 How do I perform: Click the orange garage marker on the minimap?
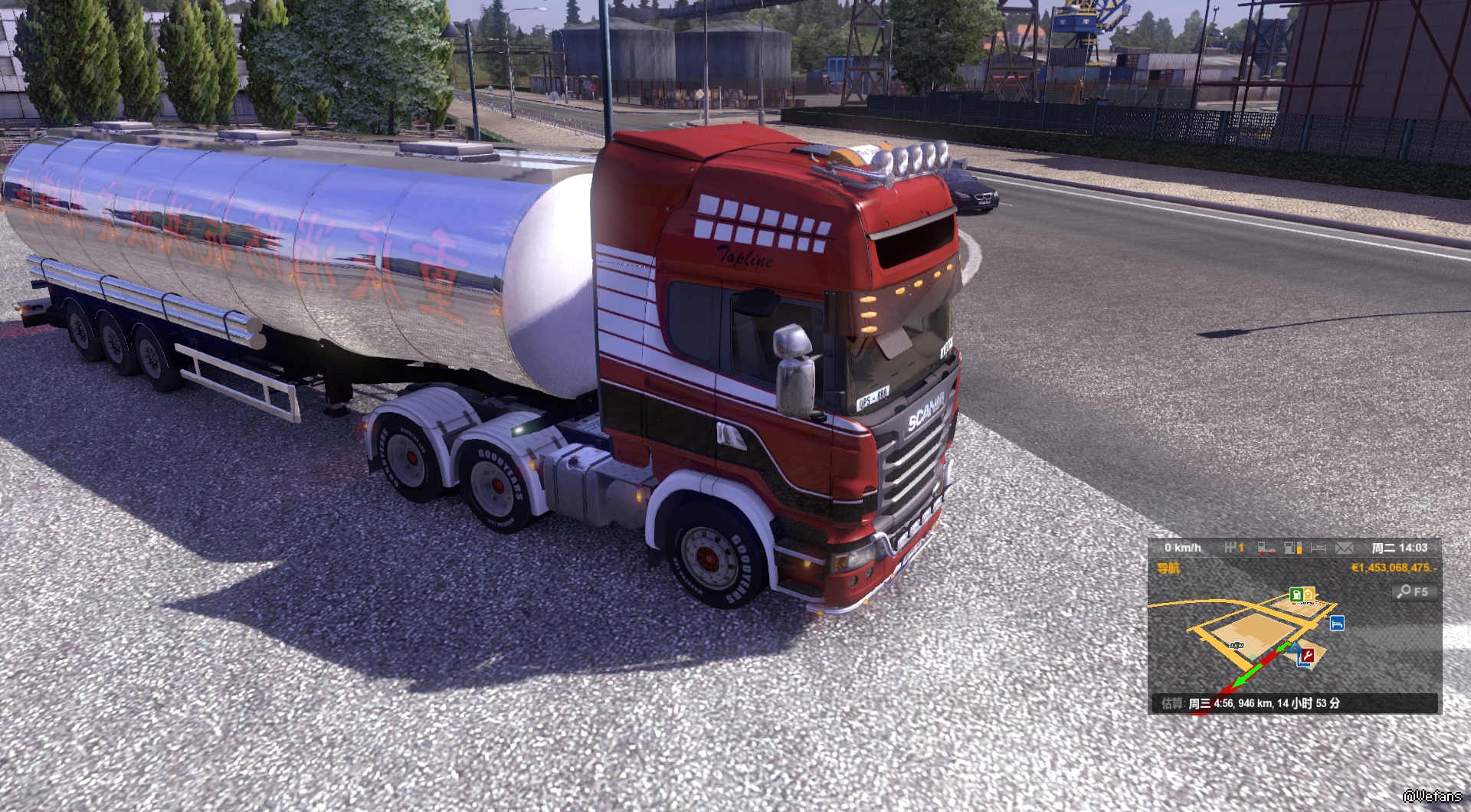pos(1308,594)
